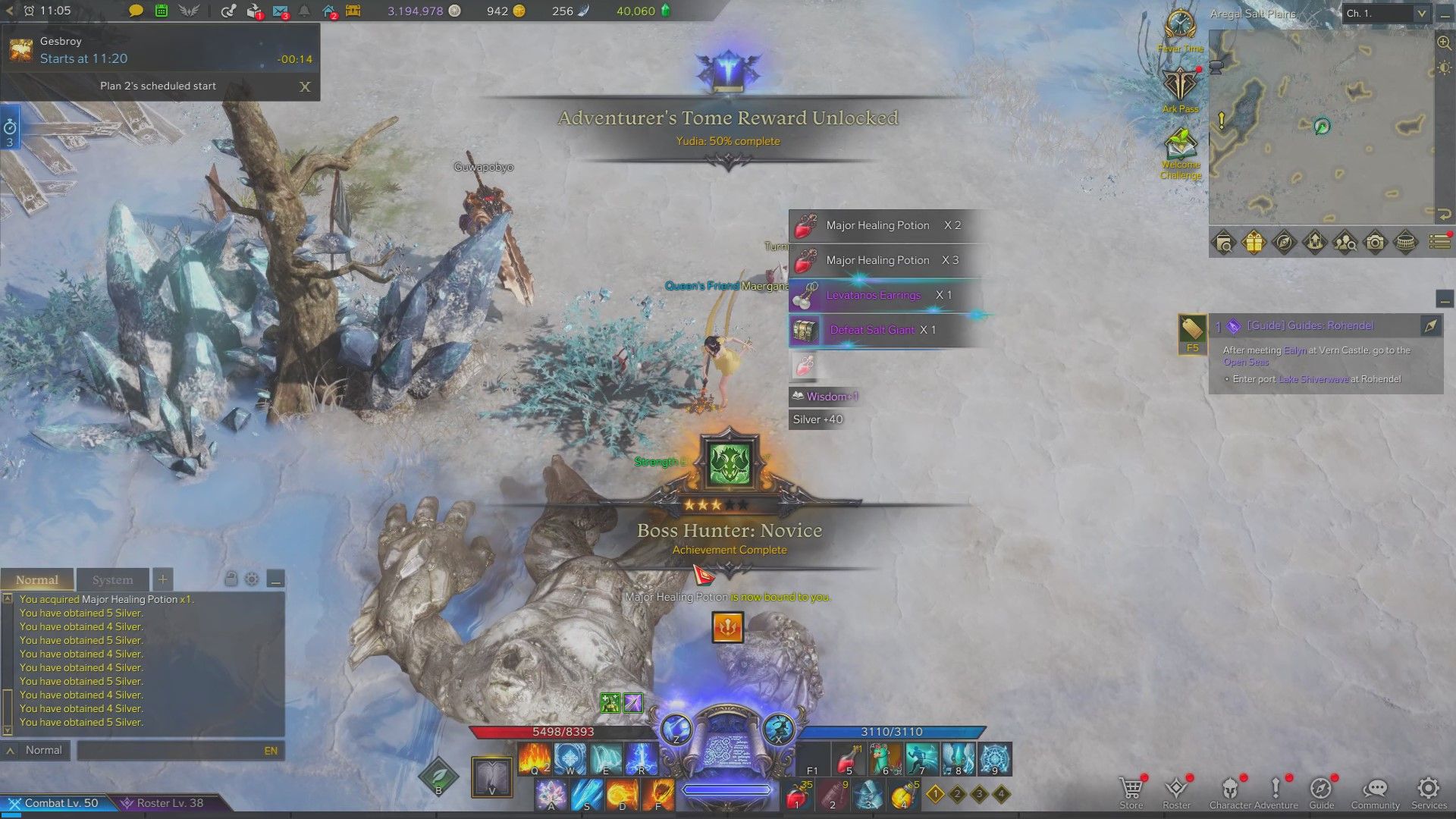Toggle the minimap brightness control
The width and height of the screenshot is (1456, 819).
pyautogui.click(x=1445, y=68)
